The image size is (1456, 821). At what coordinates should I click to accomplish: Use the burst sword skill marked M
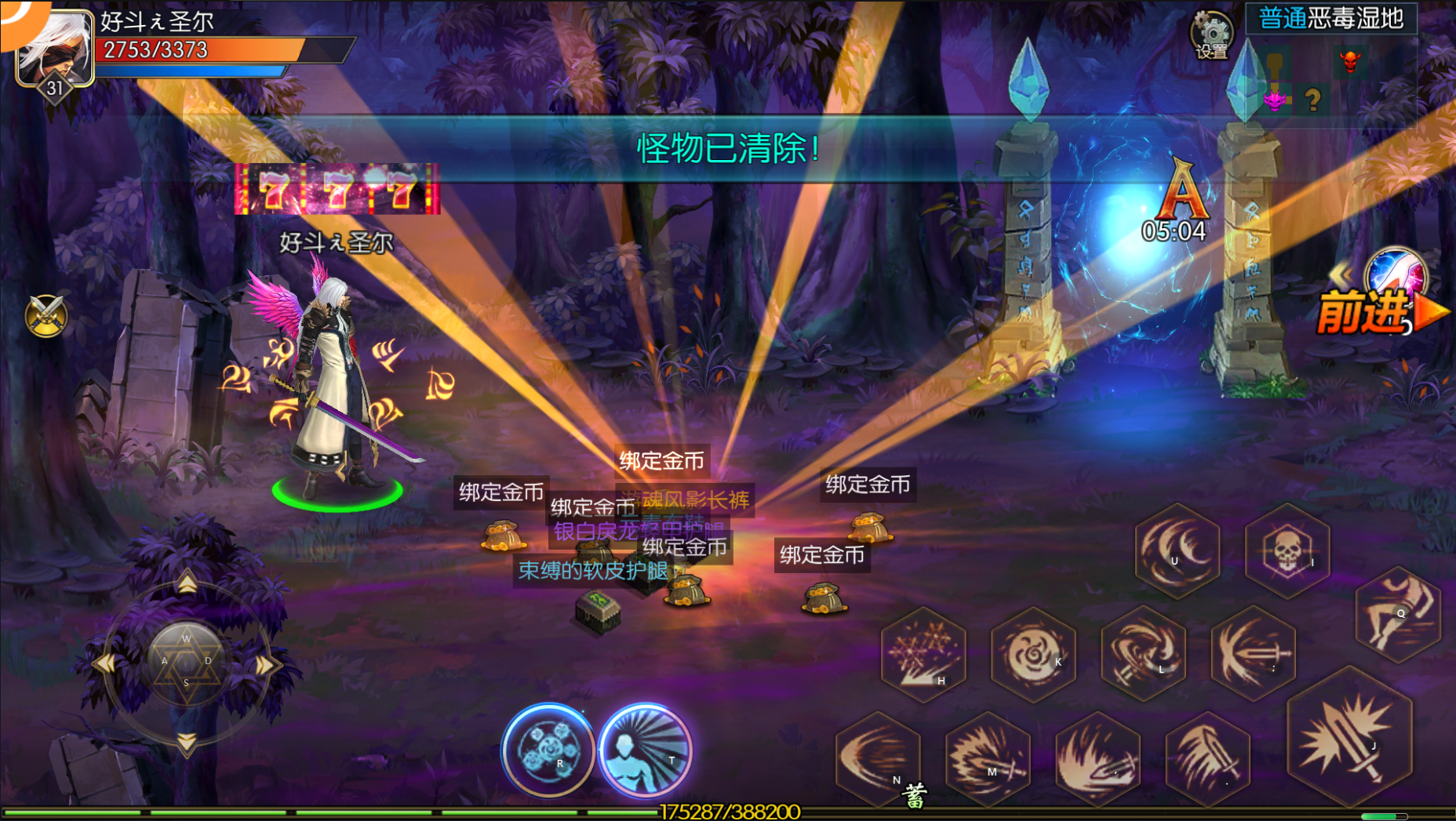point(987,758)
